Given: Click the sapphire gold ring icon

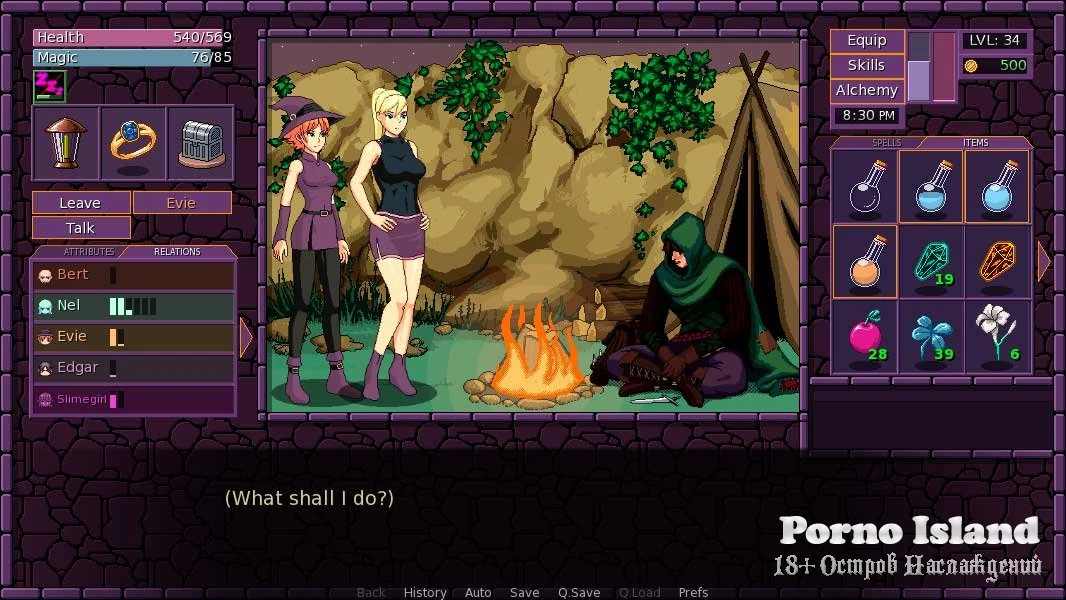Looking at the screenshot, I should coord(133,143).
